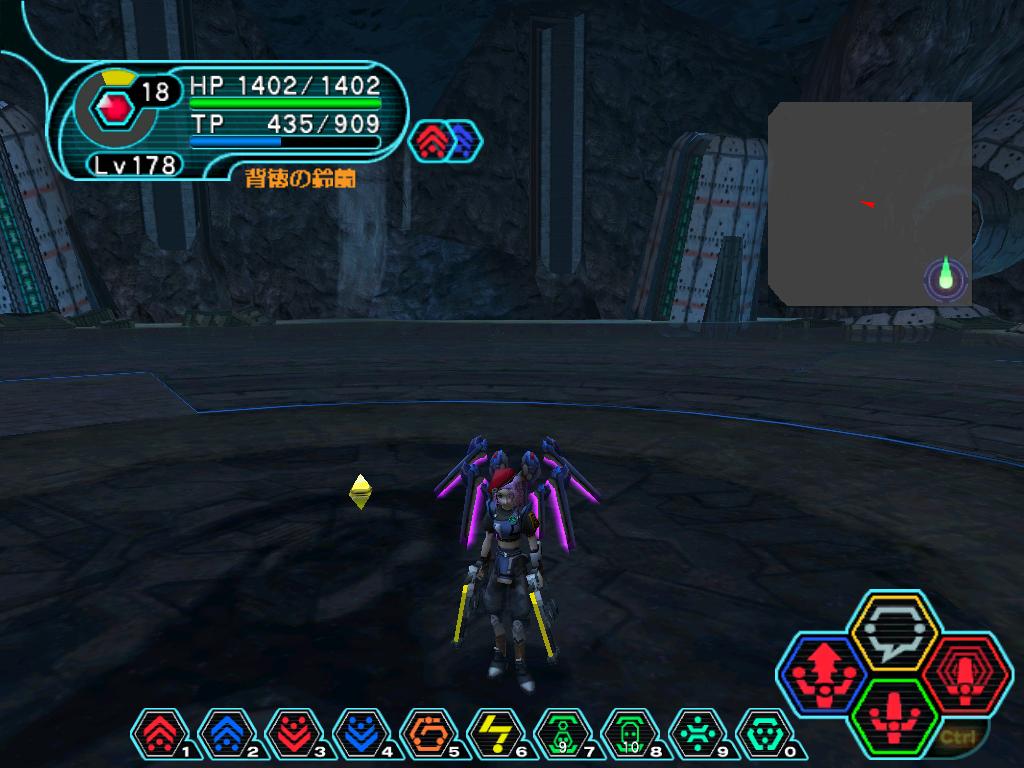1024x768 pixels.
Task: Select the teal round face icon in slot 0
Action: coord(763,735)
